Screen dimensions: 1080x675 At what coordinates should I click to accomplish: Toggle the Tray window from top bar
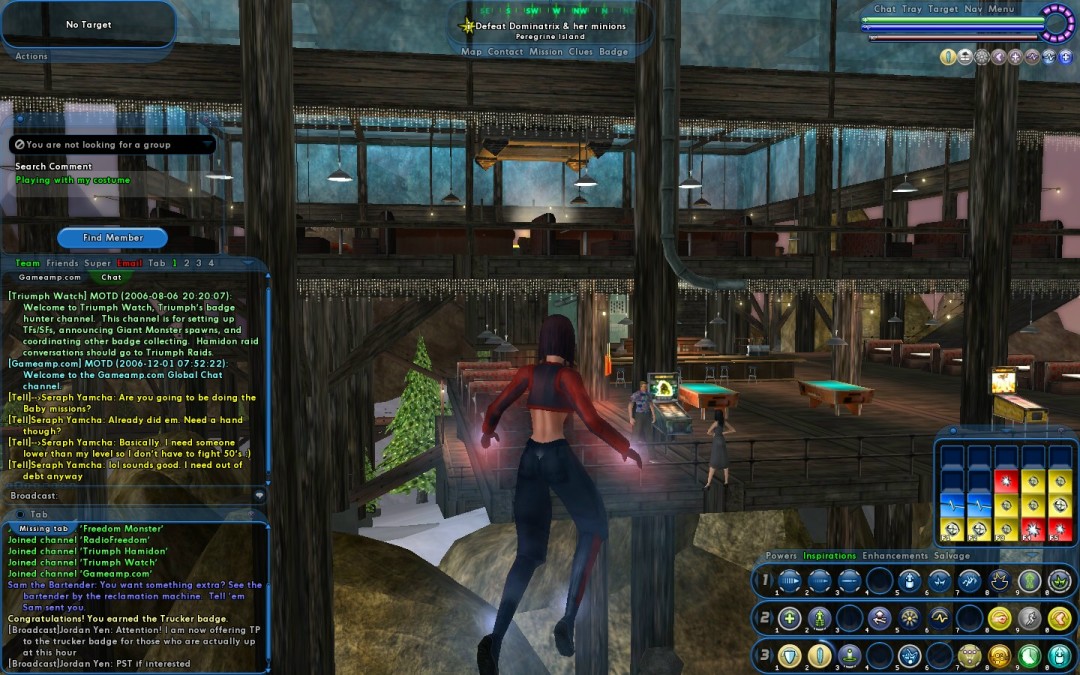pyautogui.click(x=912, y=9)
